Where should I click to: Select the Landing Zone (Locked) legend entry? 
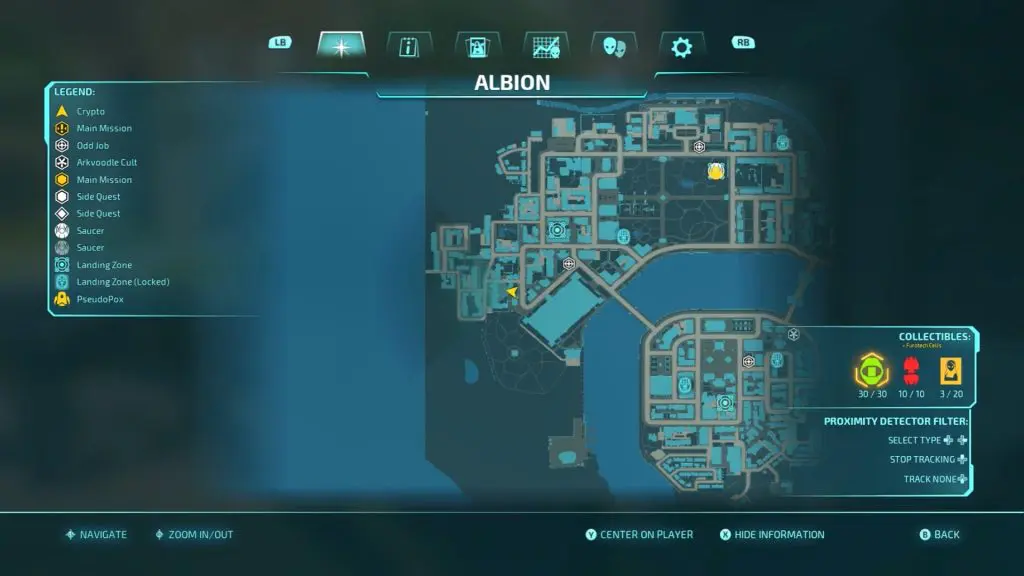coord(122,282)
